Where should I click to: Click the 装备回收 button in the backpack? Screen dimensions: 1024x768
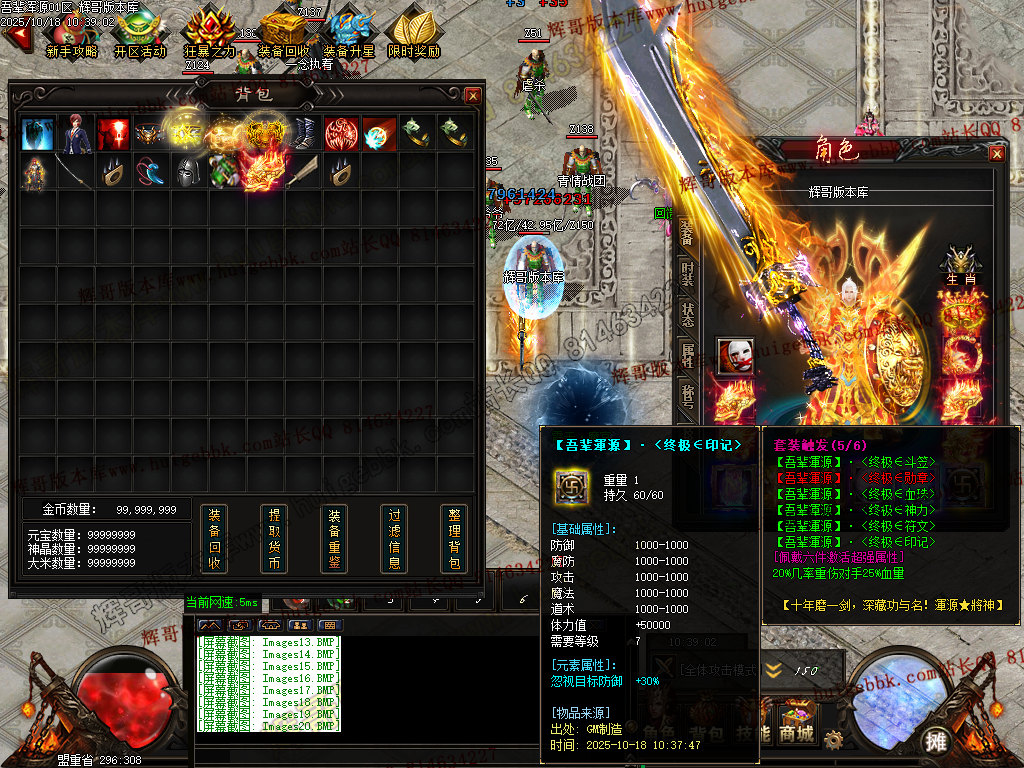(214, 539)
